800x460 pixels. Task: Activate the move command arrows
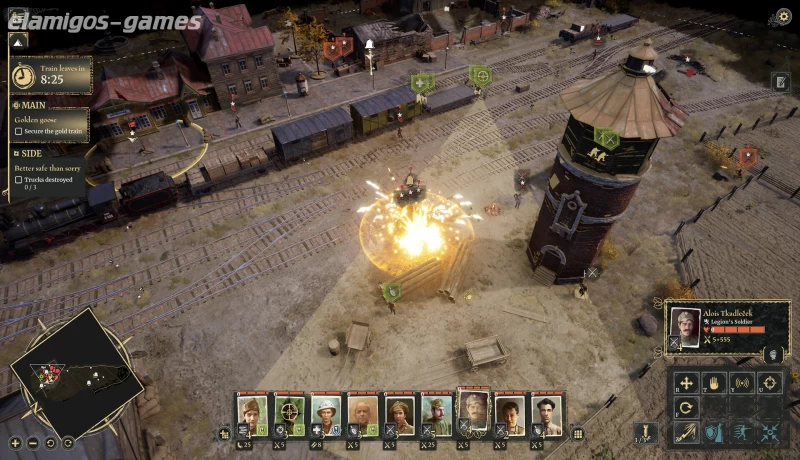pos(685,382)
